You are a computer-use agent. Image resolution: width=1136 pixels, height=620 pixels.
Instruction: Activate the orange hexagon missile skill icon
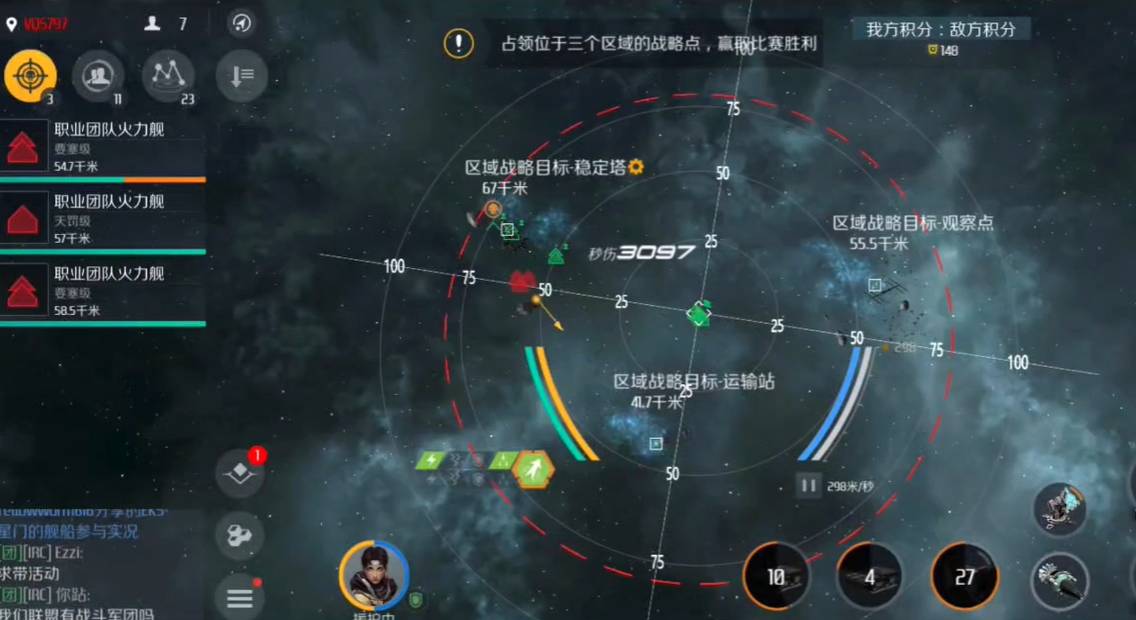click(x=534, y=468)
